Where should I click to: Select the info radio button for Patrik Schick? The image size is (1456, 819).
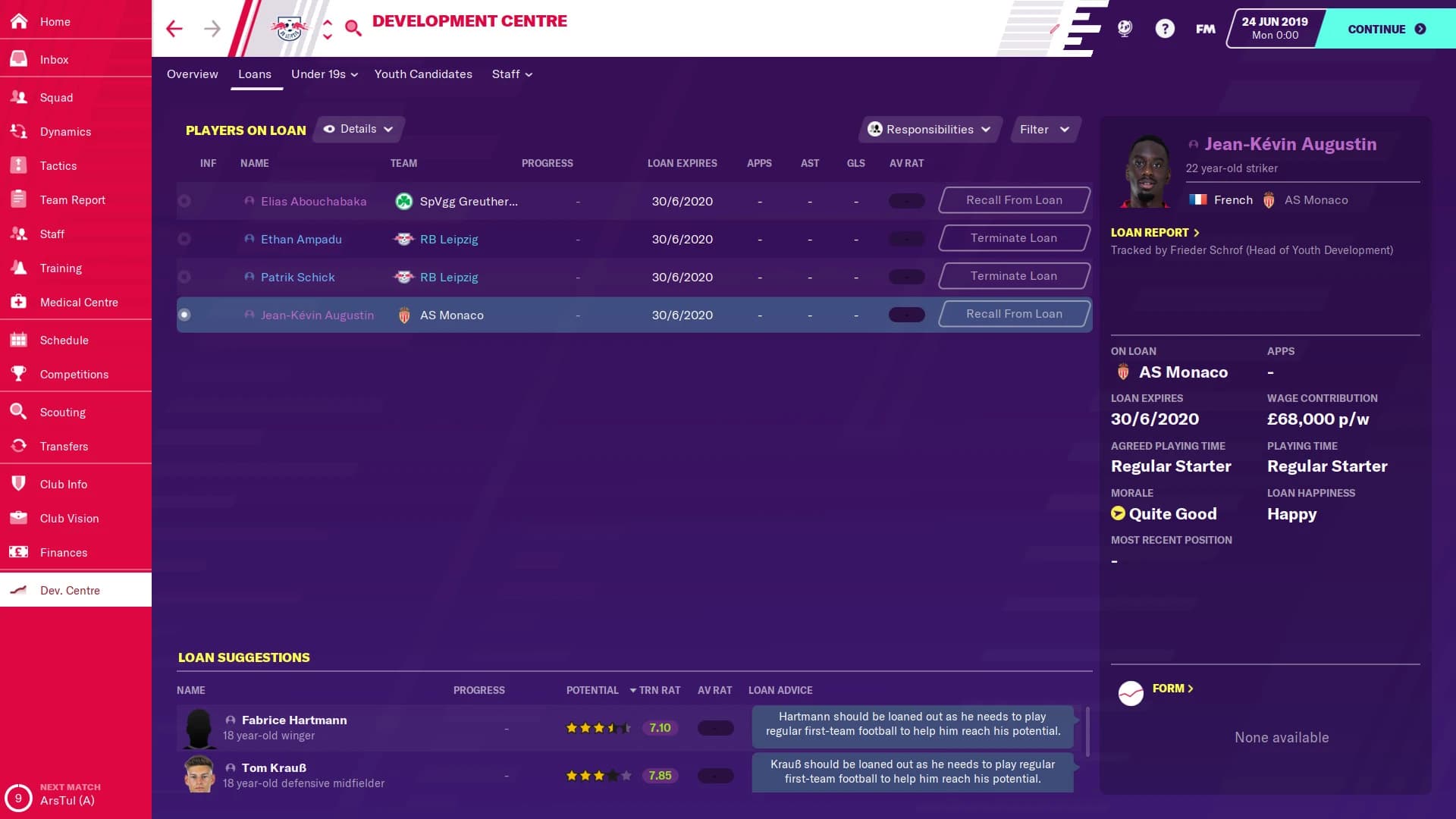click(x=184, y=277)
